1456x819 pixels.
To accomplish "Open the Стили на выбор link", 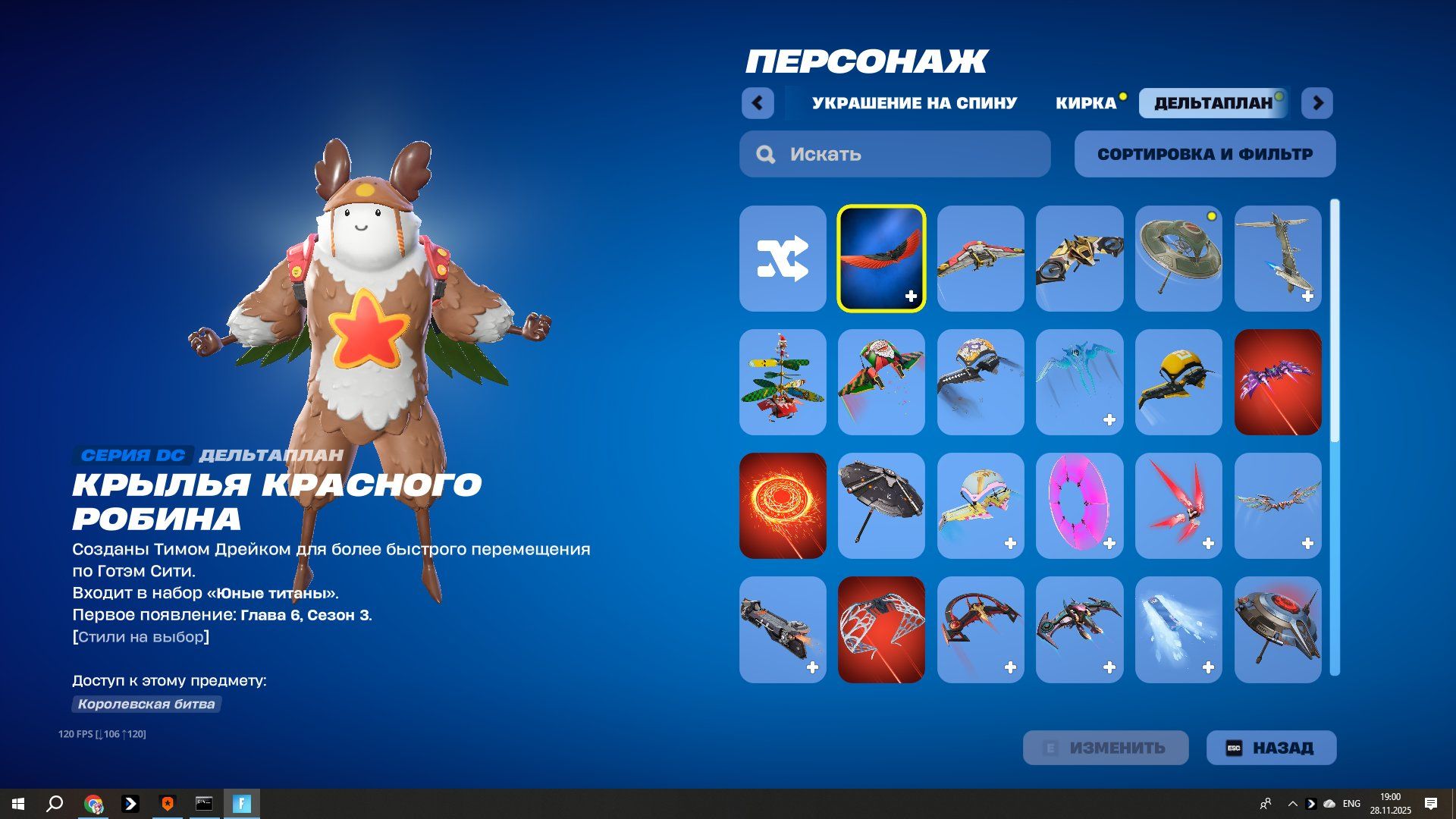I will (141, 637).
